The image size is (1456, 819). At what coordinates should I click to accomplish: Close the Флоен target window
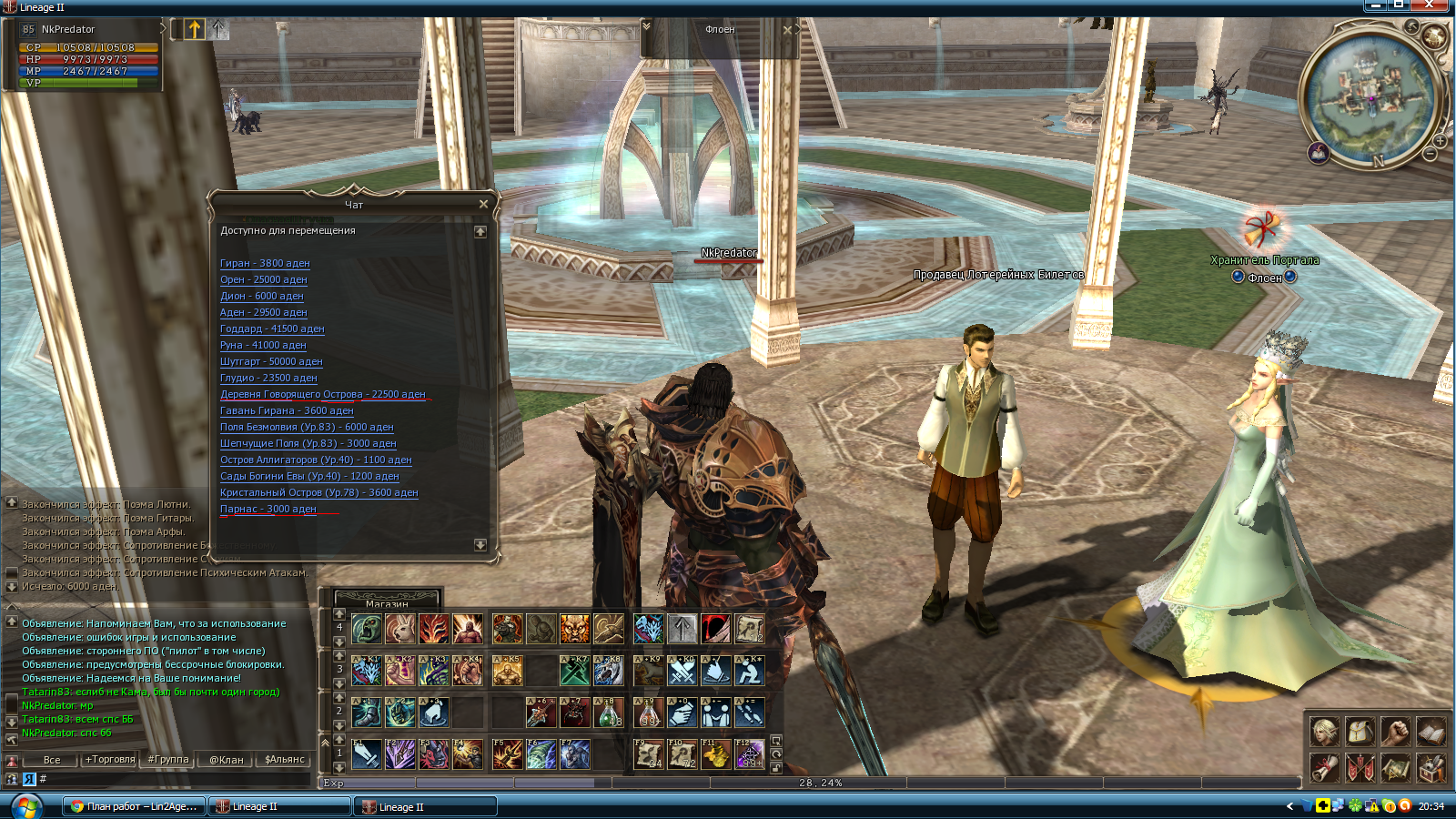(788, 29)
